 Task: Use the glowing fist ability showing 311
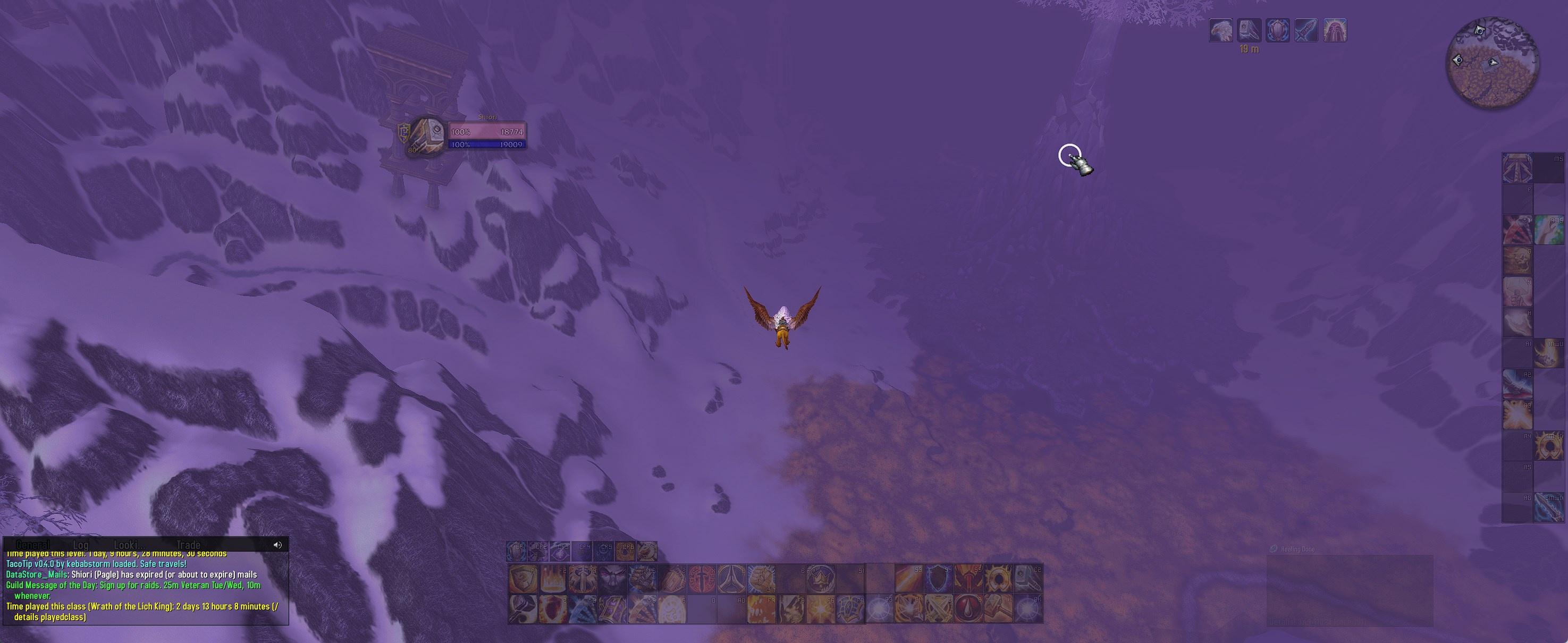click(761, 579)
